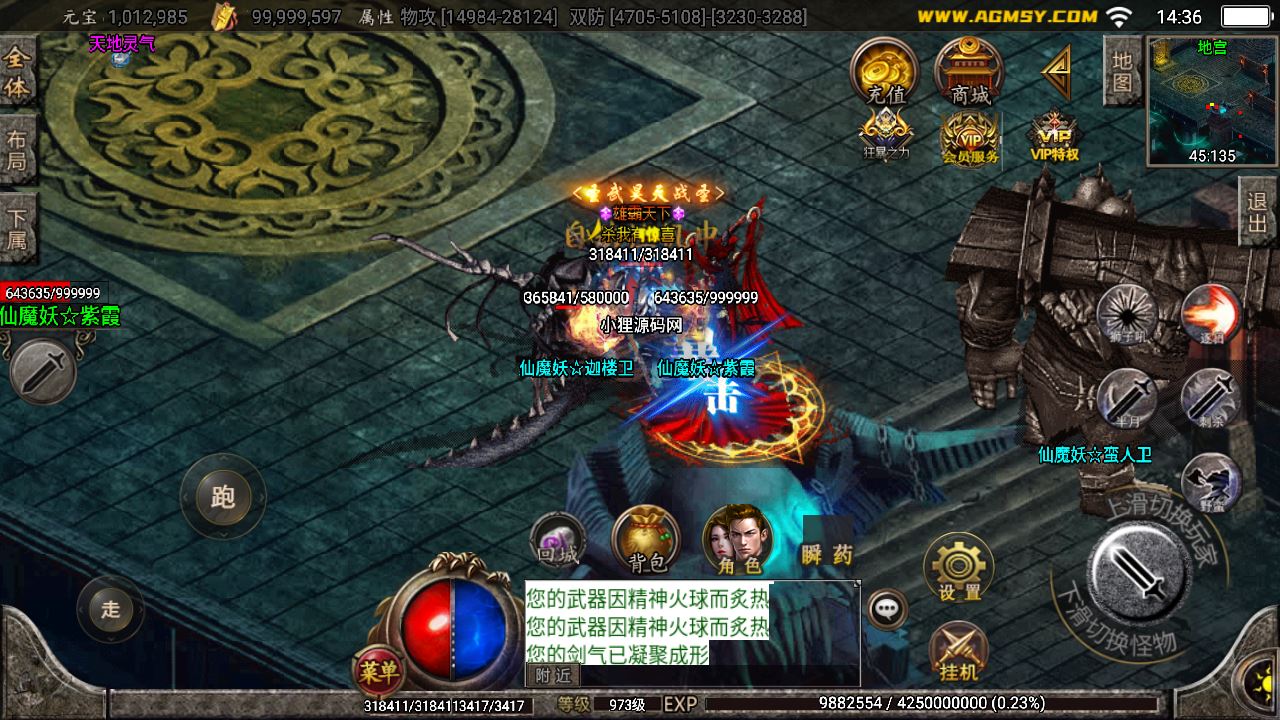
Task: Click the 地图 map button
Action: [x=1123, y=71]
